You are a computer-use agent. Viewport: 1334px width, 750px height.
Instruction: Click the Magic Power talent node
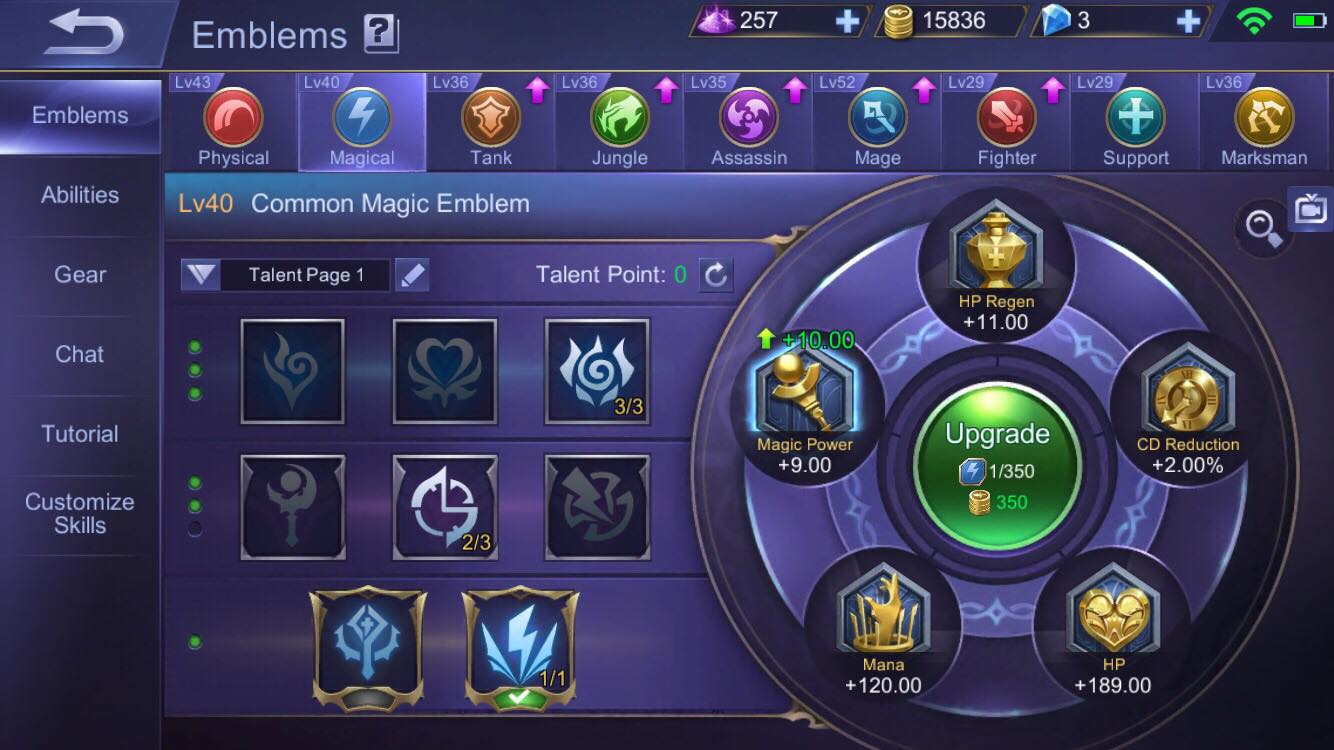[806, 395]
